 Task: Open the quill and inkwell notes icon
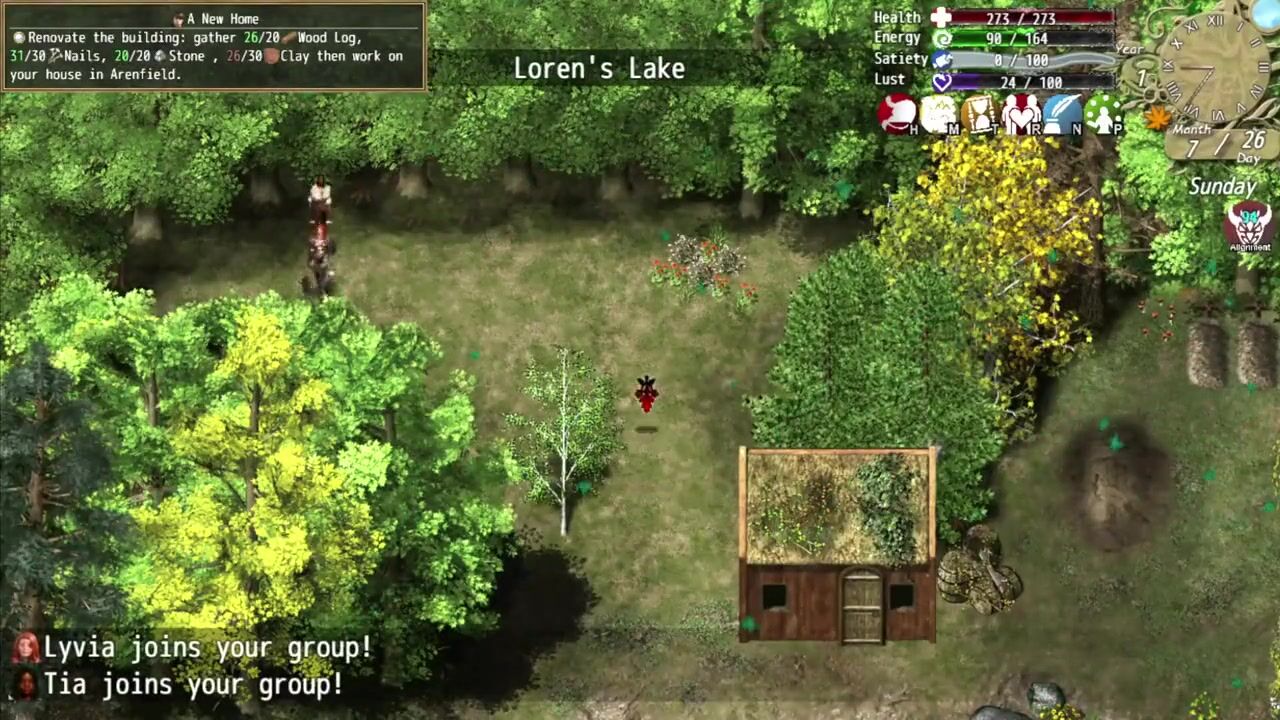coord(1062,114)
